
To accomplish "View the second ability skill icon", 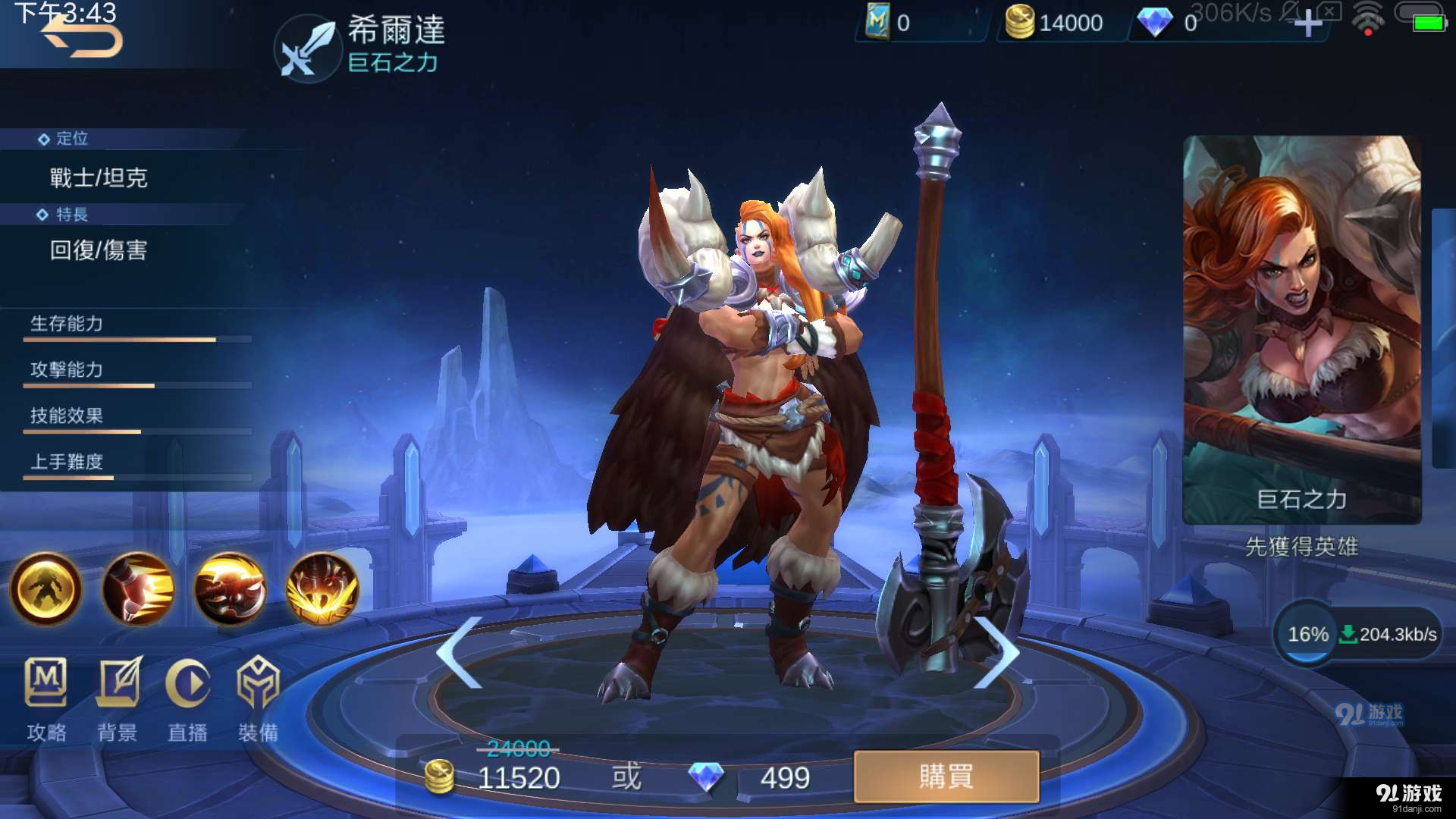I will 230,590.
